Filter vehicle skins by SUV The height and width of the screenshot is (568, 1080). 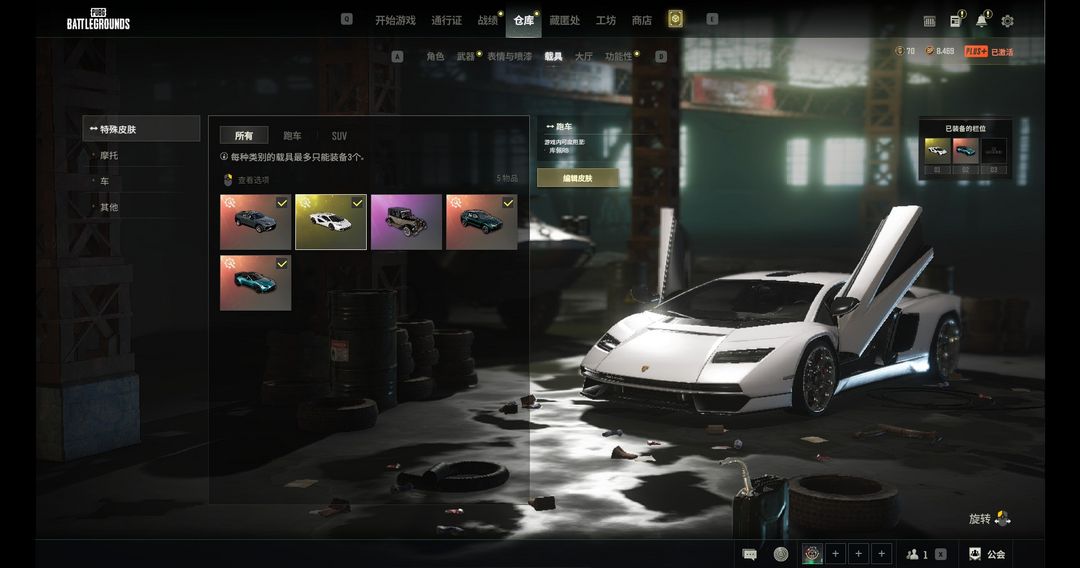339,136
